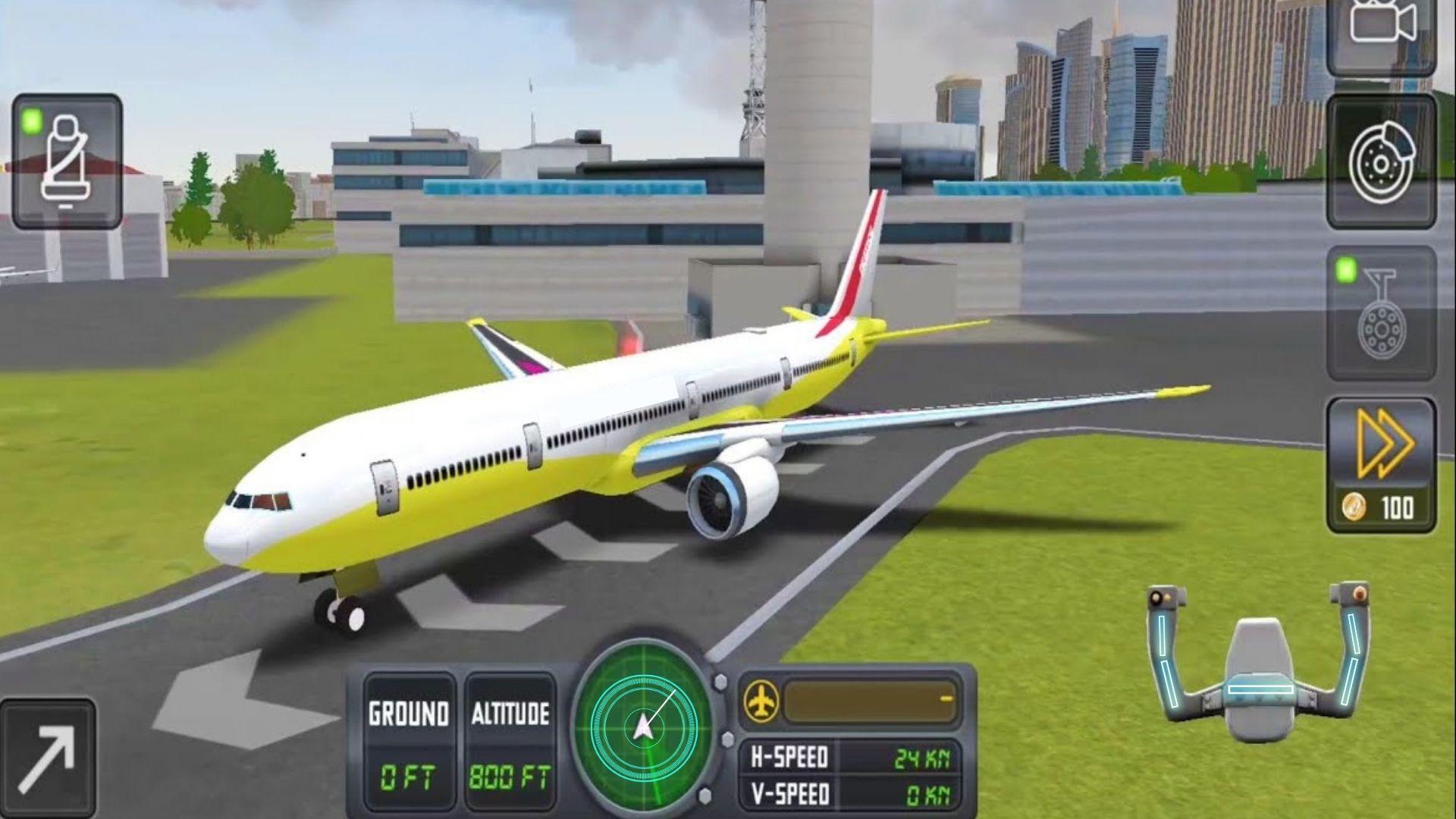Tap the 100 coin counter
Image resolution: width=1456 pixels, height=819 pixels.
pyautogui.click(x=1398, y=503)
